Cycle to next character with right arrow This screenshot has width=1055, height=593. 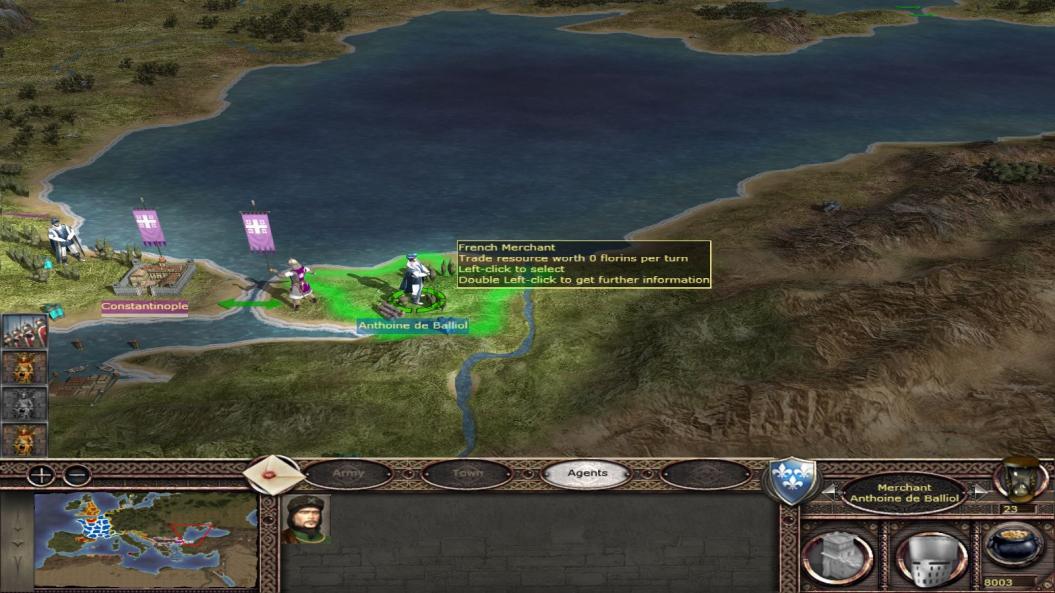coord(980,491)
